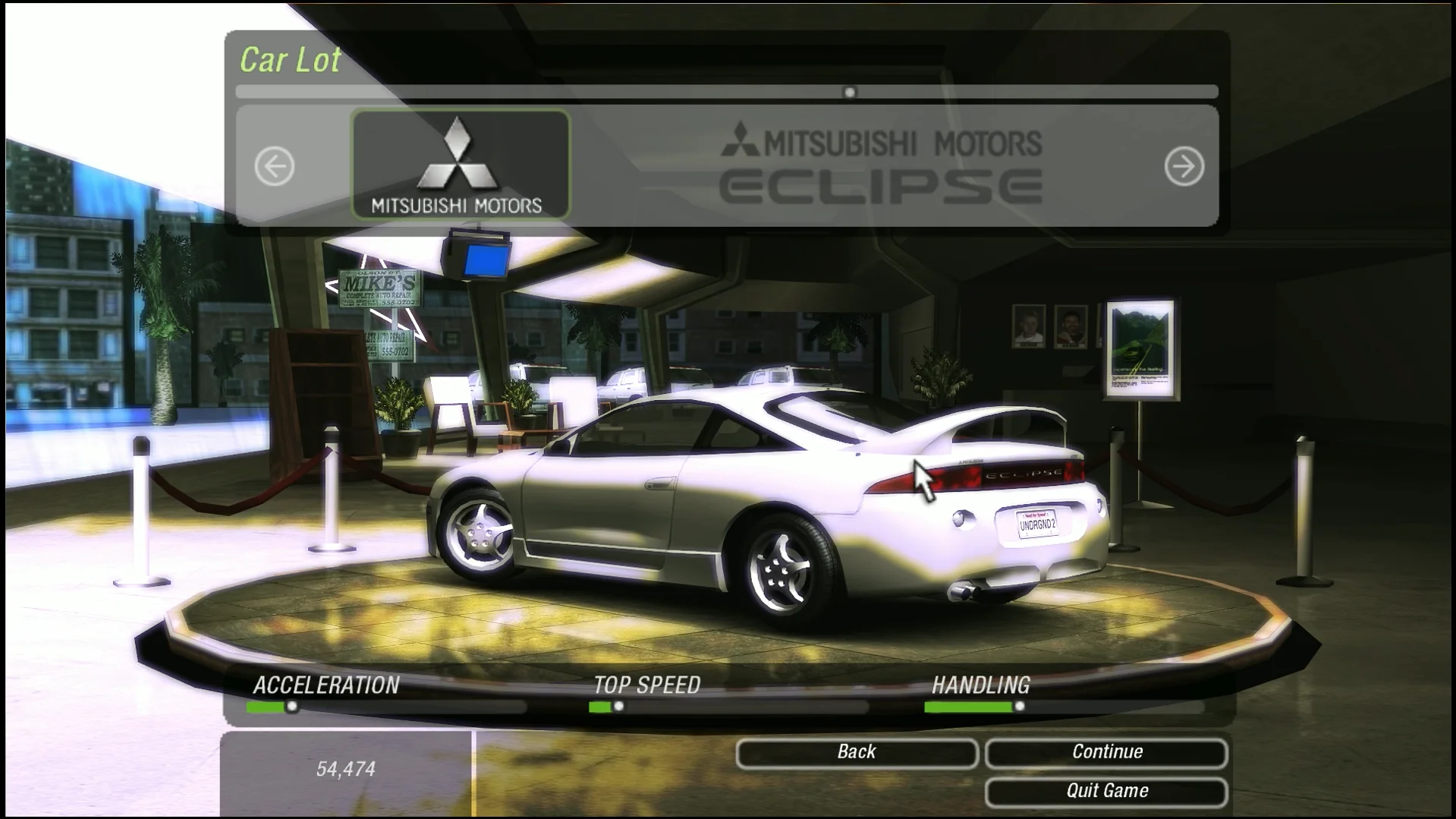The image size is (1456, 819).
Task: Confirm car choice with Continue
Action: point(1106,752)
